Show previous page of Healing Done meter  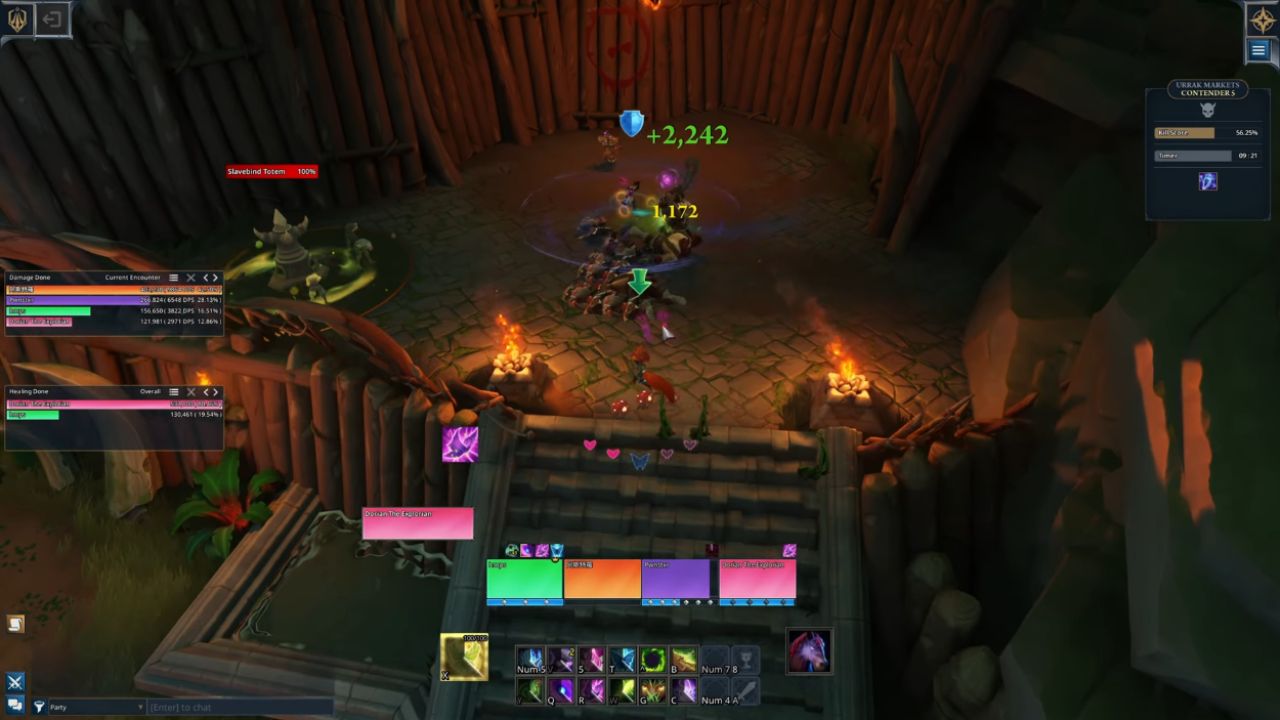click(x=206, y=392)
